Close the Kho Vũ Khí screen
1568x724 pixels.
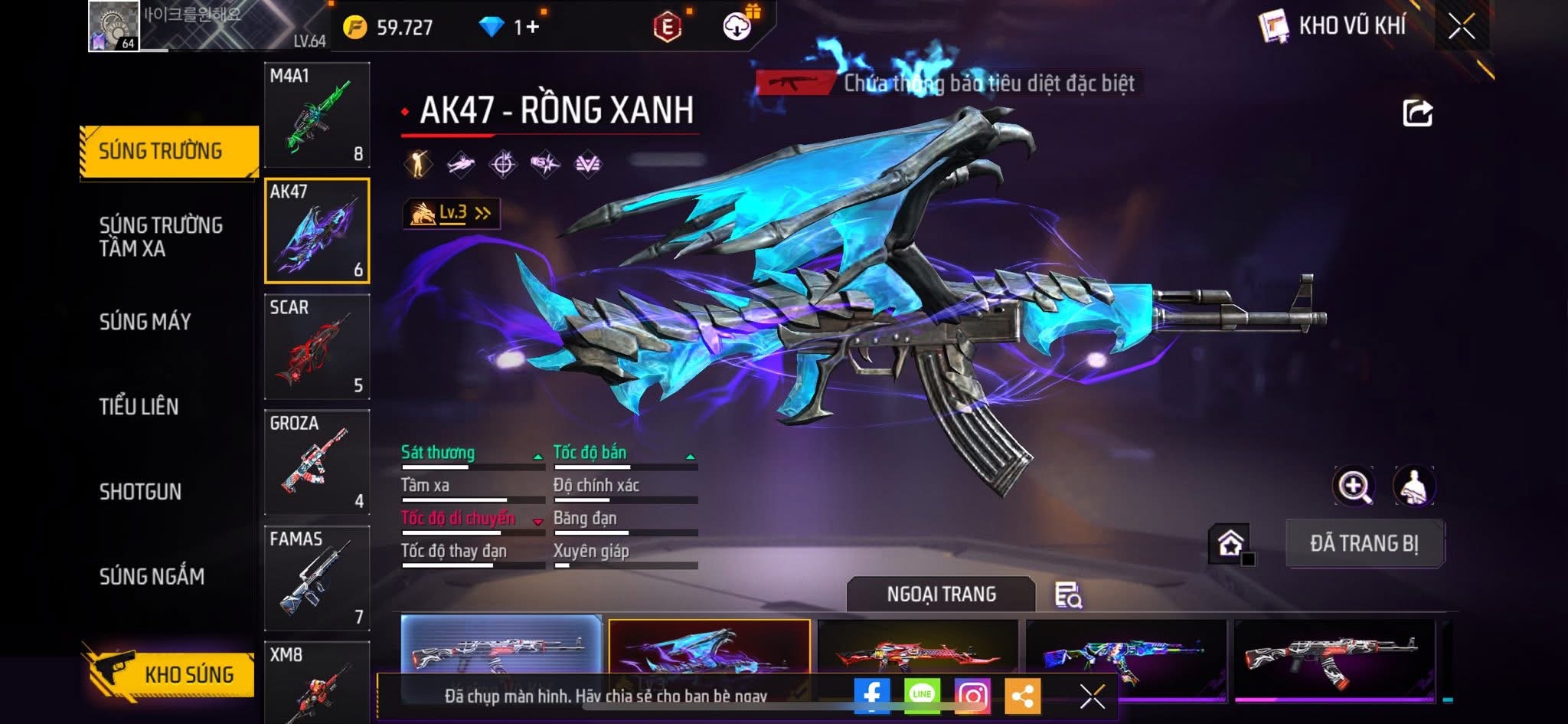1461,27
